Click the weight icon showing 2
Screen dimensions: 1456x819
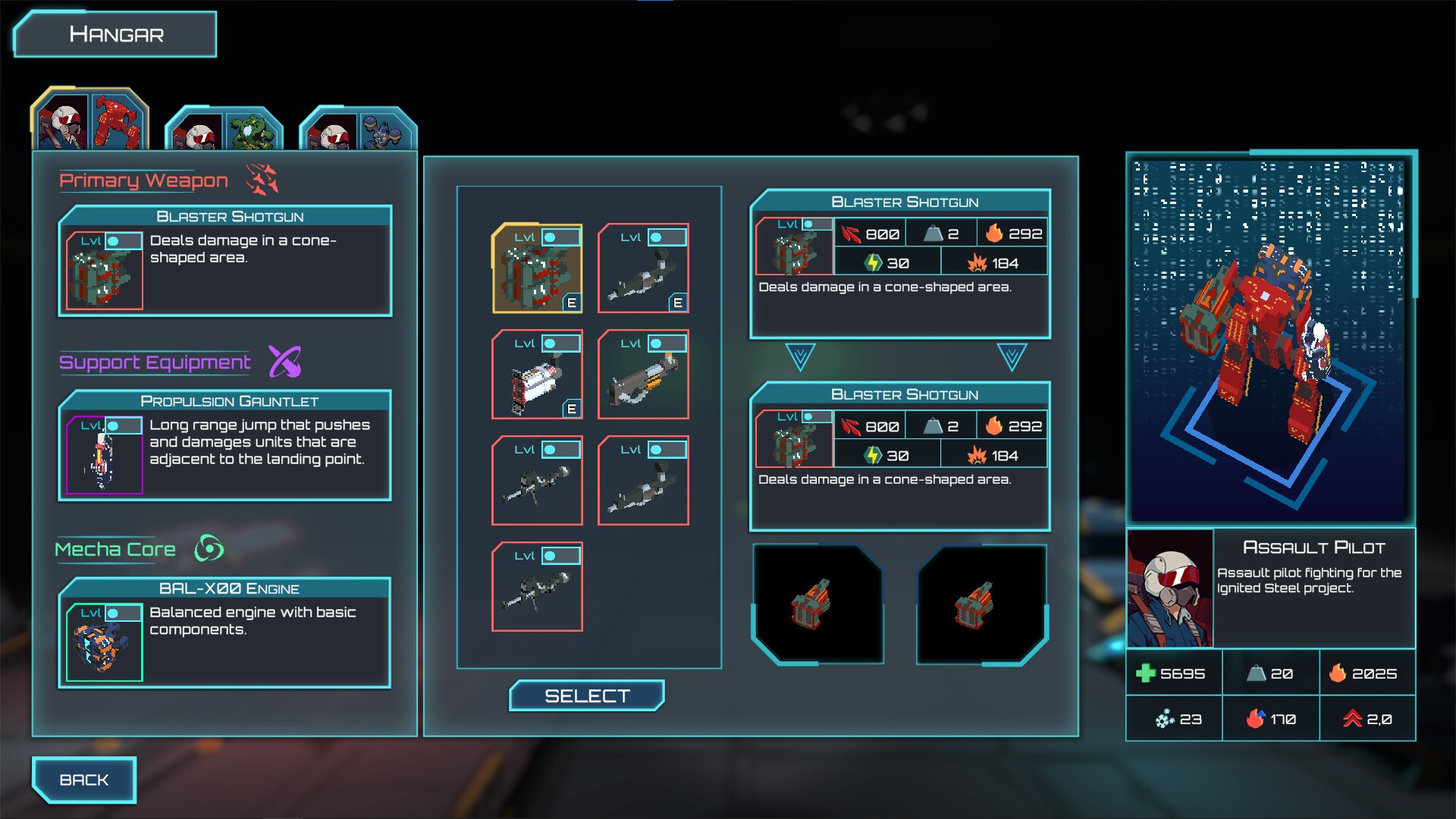(x=933, y=234)
